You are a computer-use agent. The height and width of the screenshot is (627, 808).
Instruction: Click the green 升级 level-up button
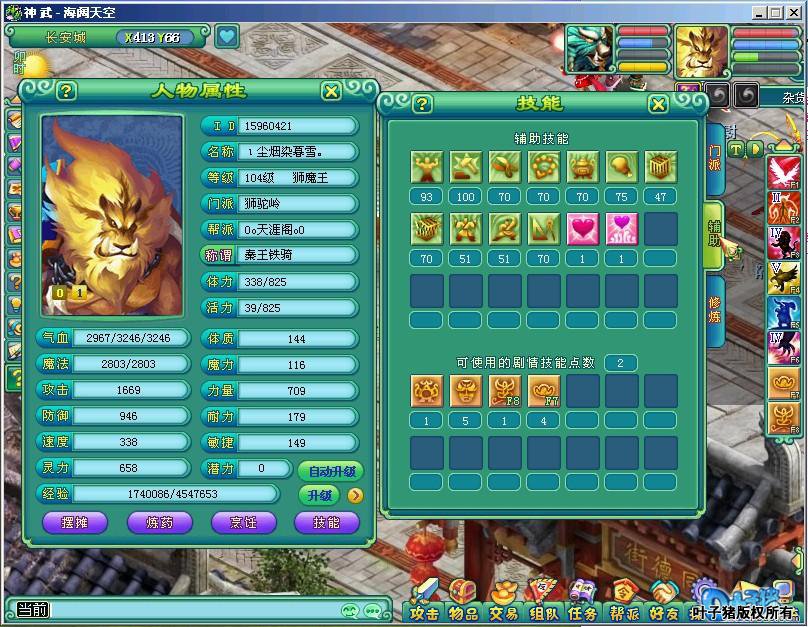click(319, 495)
